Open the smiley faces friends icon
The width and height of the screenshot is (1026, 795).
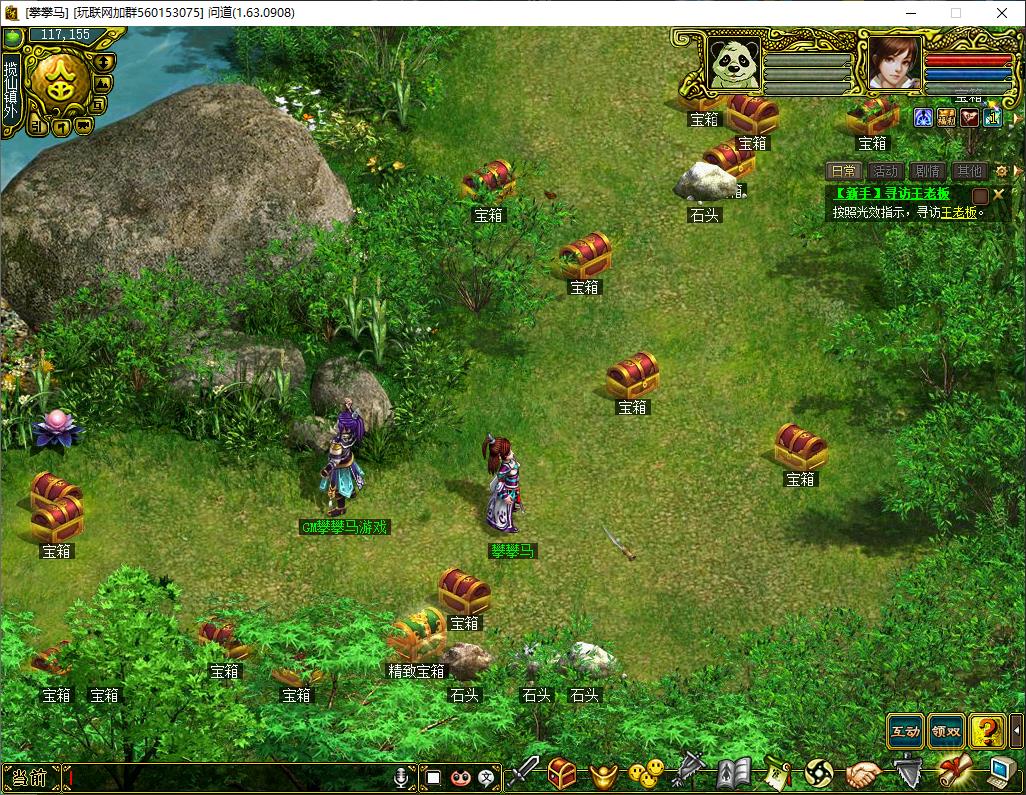tap(645, 773)
